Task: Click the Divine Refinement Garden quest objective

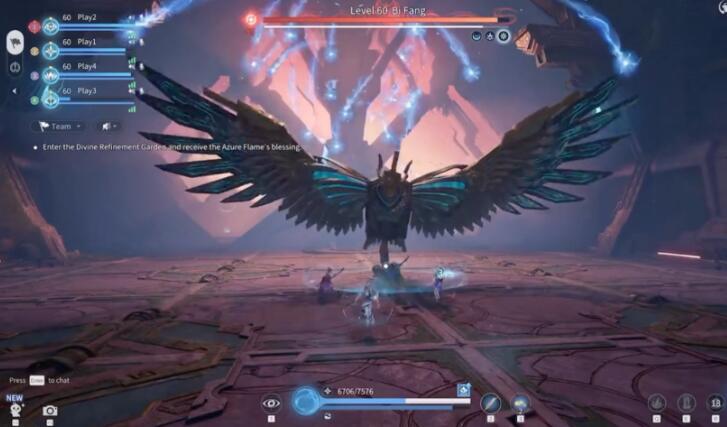Action: point(172,147)
